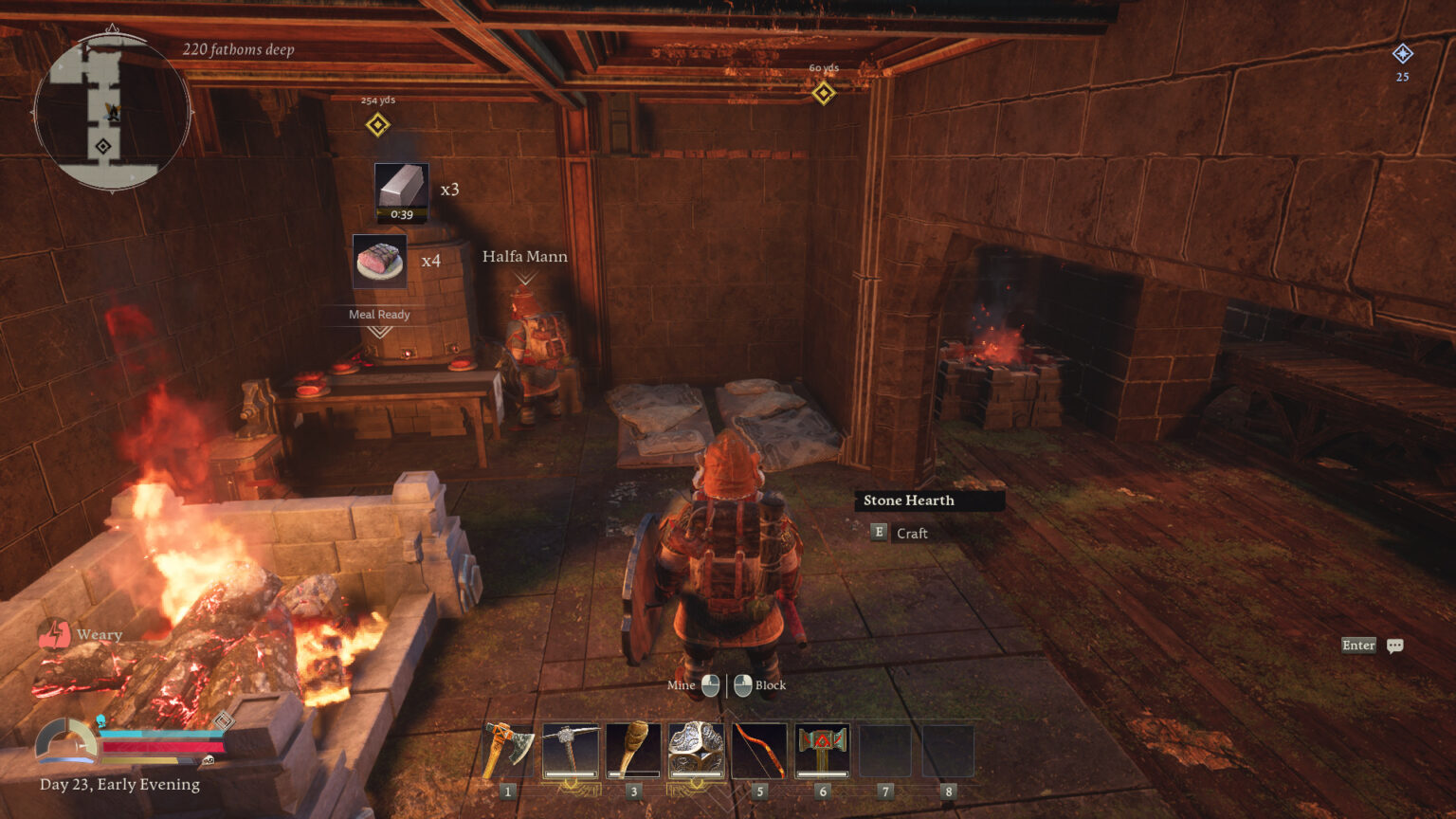
Task: Click the steak meal icon near Meal Ready
Action: point(380,263)
